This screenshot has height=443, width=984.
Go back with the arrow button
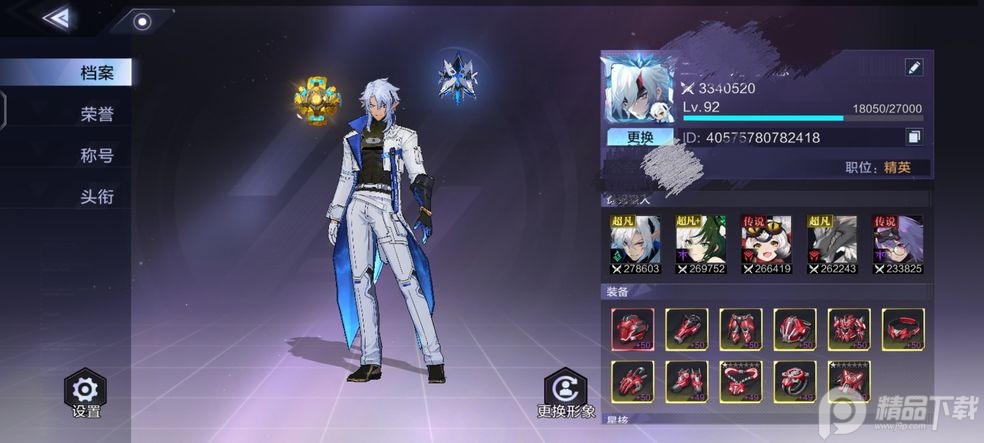point(58,17)
